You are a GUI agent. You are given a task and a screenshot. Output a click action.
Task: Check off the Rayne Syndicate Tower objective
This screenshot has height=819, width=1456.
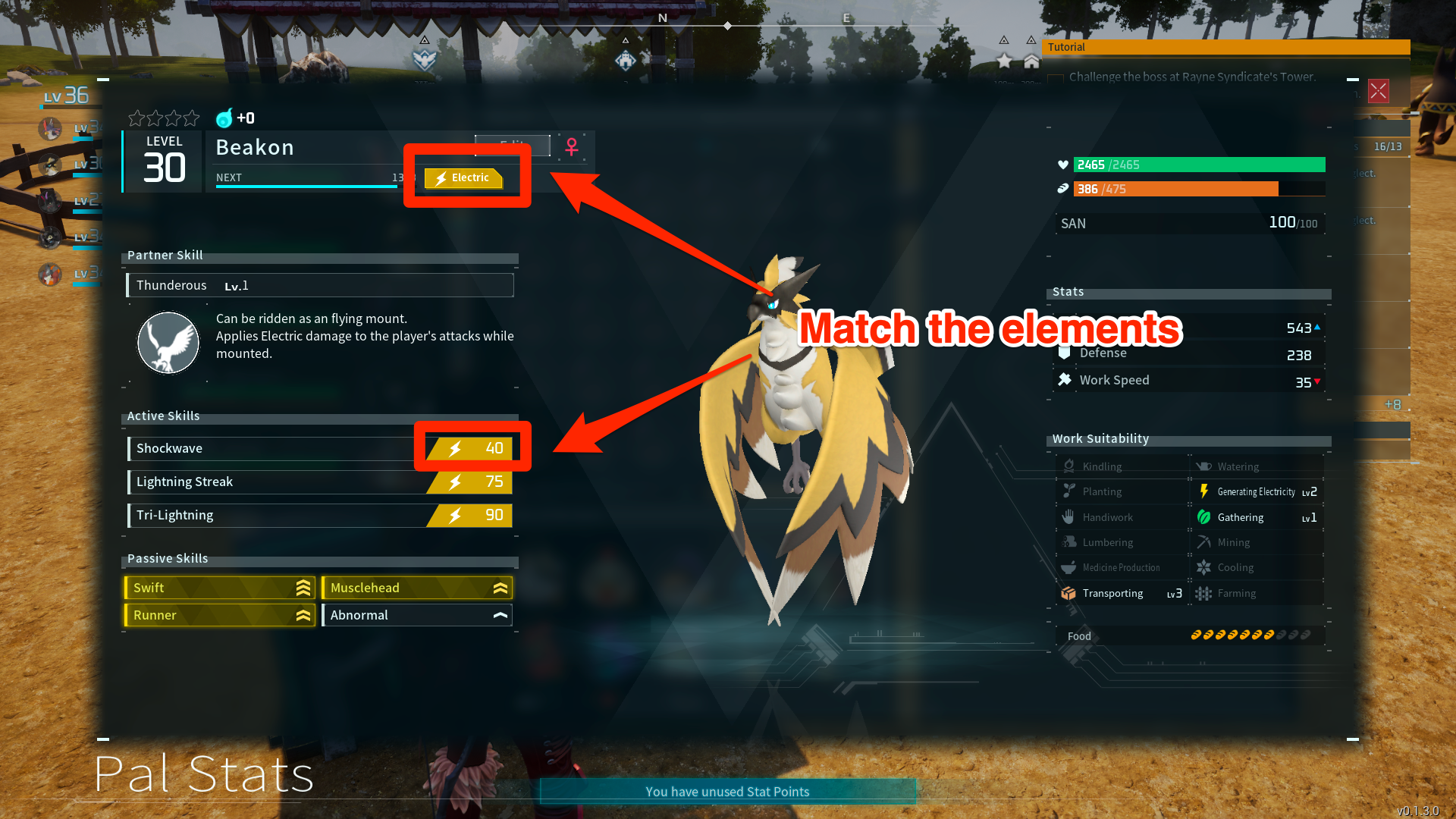(x=1056, y=78)
